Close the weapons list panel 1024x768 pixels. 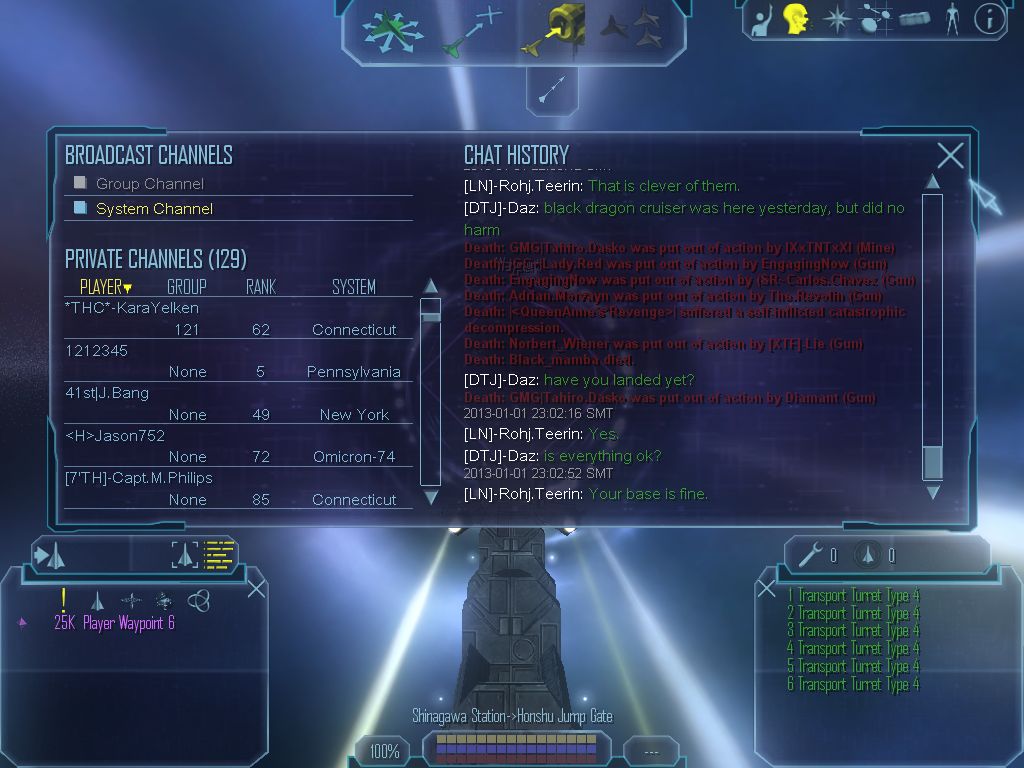coord(766,587)
